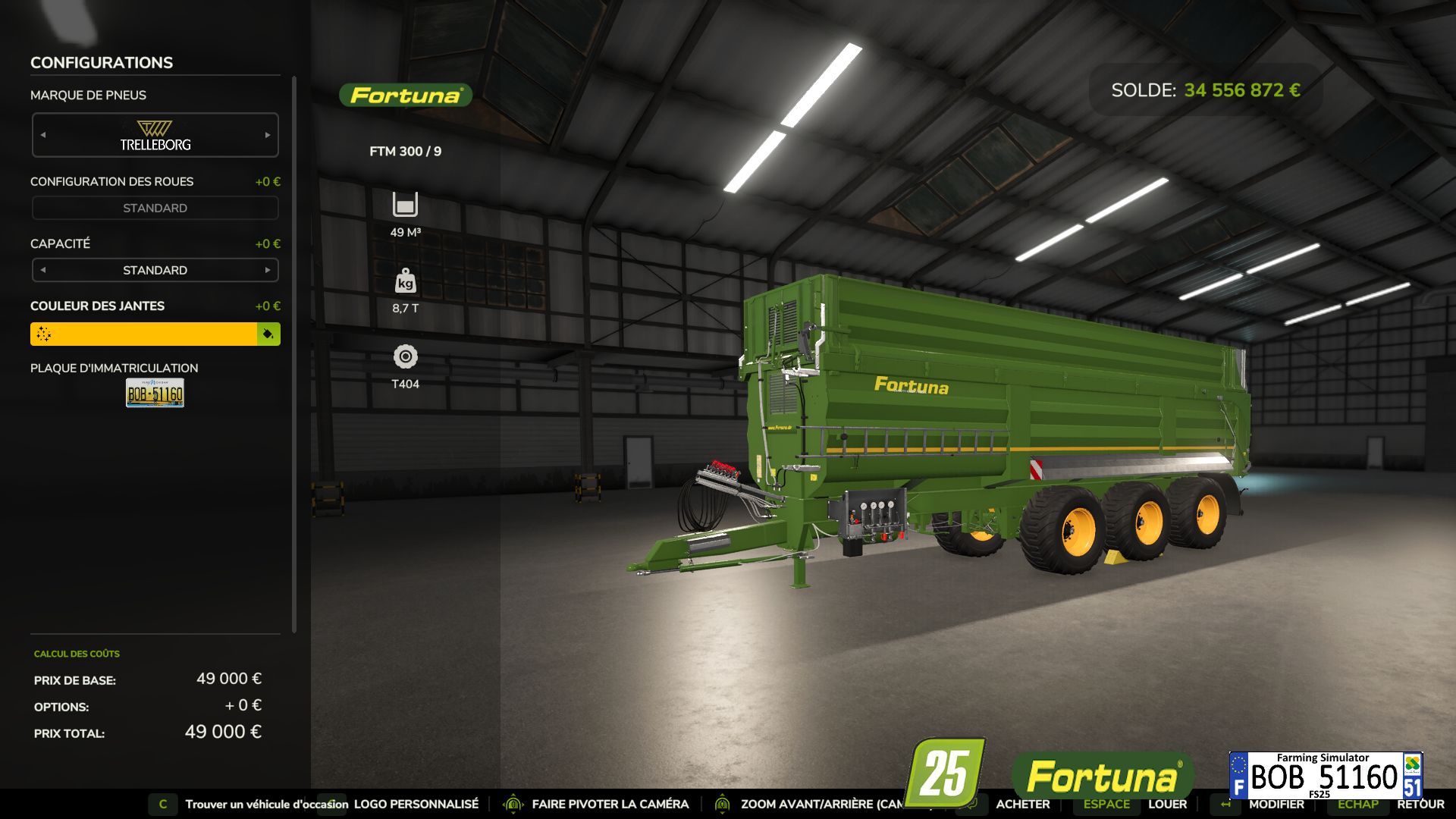
Task: Open the license plate BOB 51160 editor
Action: coord(155,393)
